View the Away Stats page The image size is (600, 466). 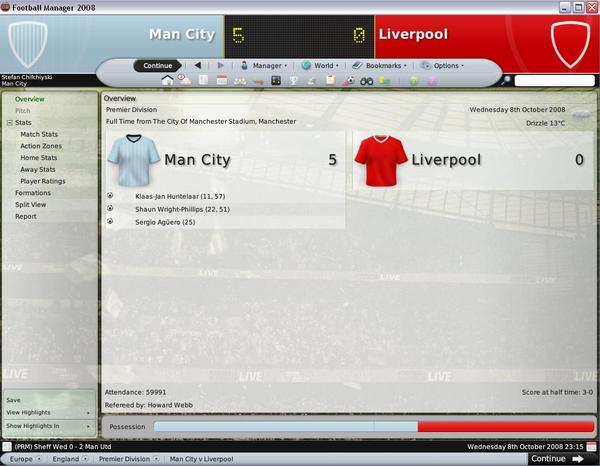38,169
